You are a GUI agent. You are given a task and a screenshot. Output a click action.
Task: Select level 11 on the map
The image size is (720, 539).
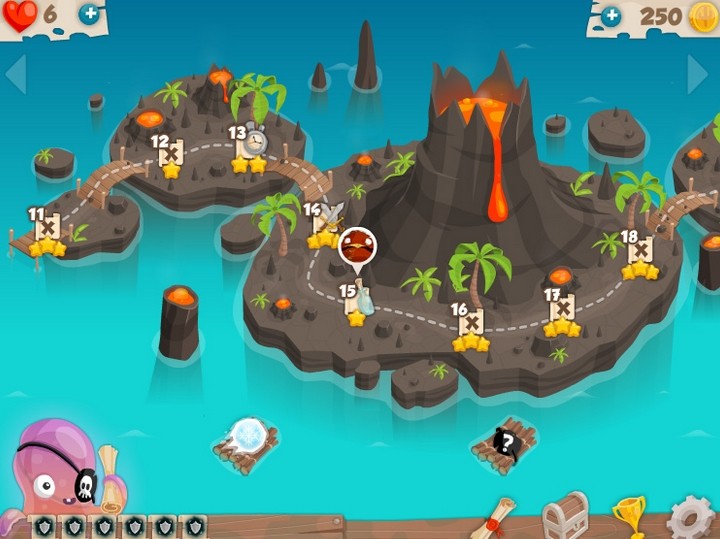(x=47, y=230)
